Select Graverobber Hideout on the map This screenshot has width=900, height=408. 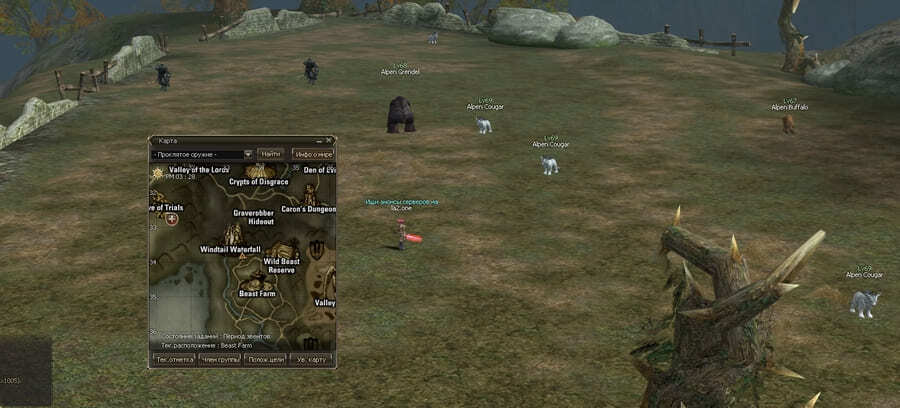254,216
